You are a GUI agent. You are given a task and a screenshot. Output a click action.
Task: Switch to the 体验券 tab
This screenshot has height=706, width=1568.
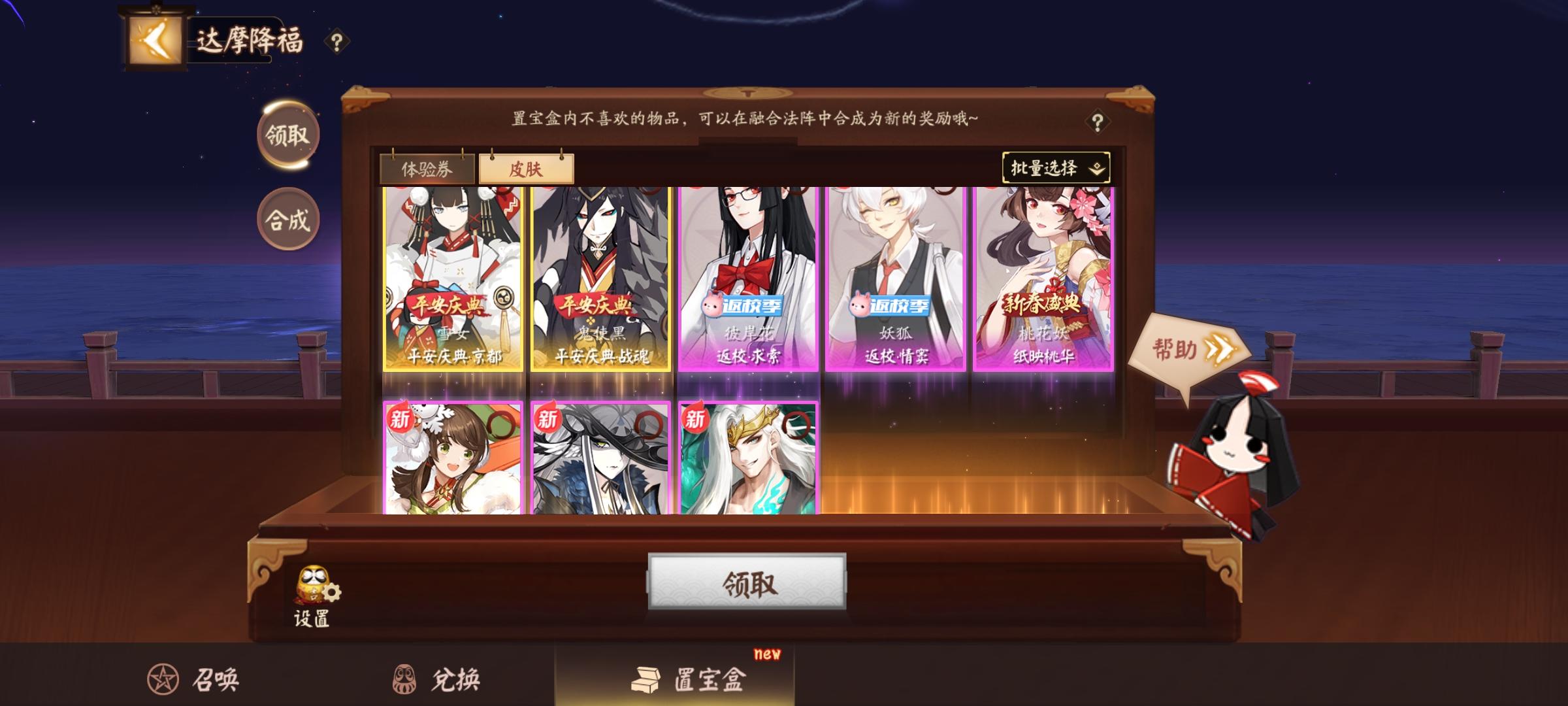coord(429,167)
